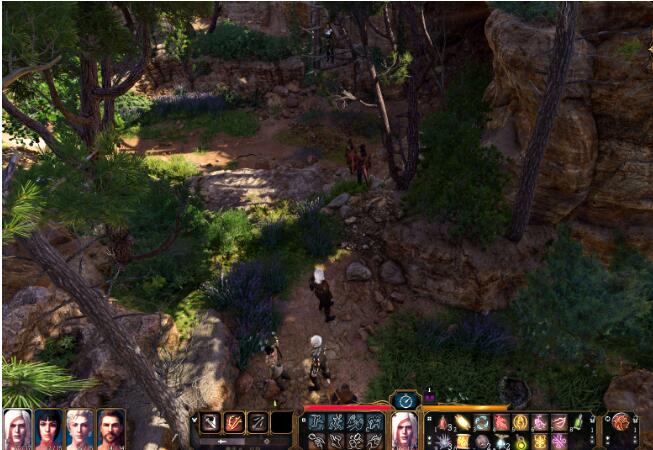Click the round end-turn button above hotbar
The image size is (653, 450).
(405, 400)
